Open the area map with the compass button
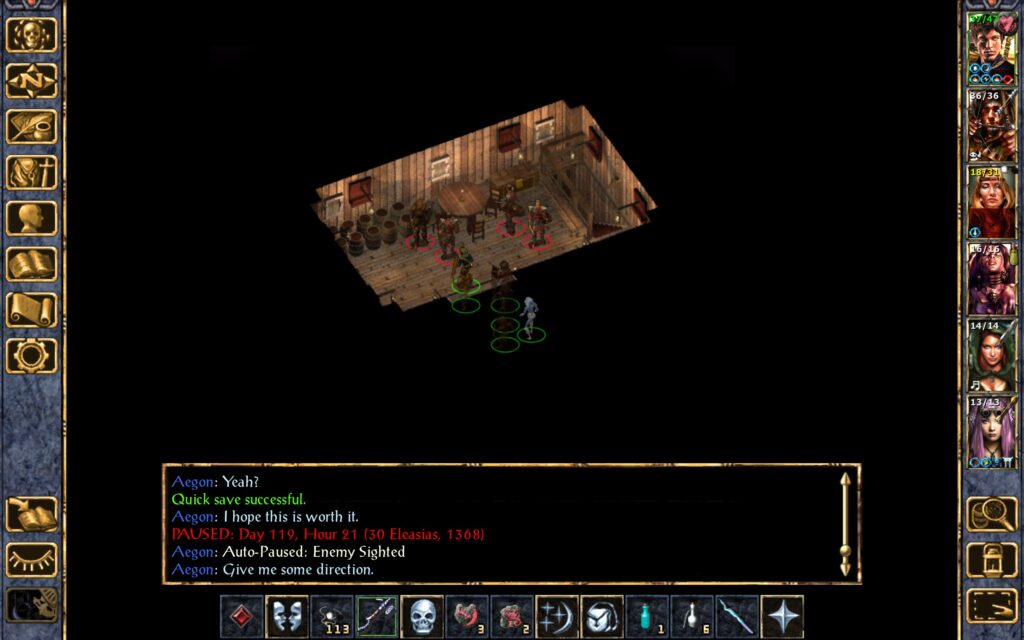The image size is (1024, 640). 32,81
